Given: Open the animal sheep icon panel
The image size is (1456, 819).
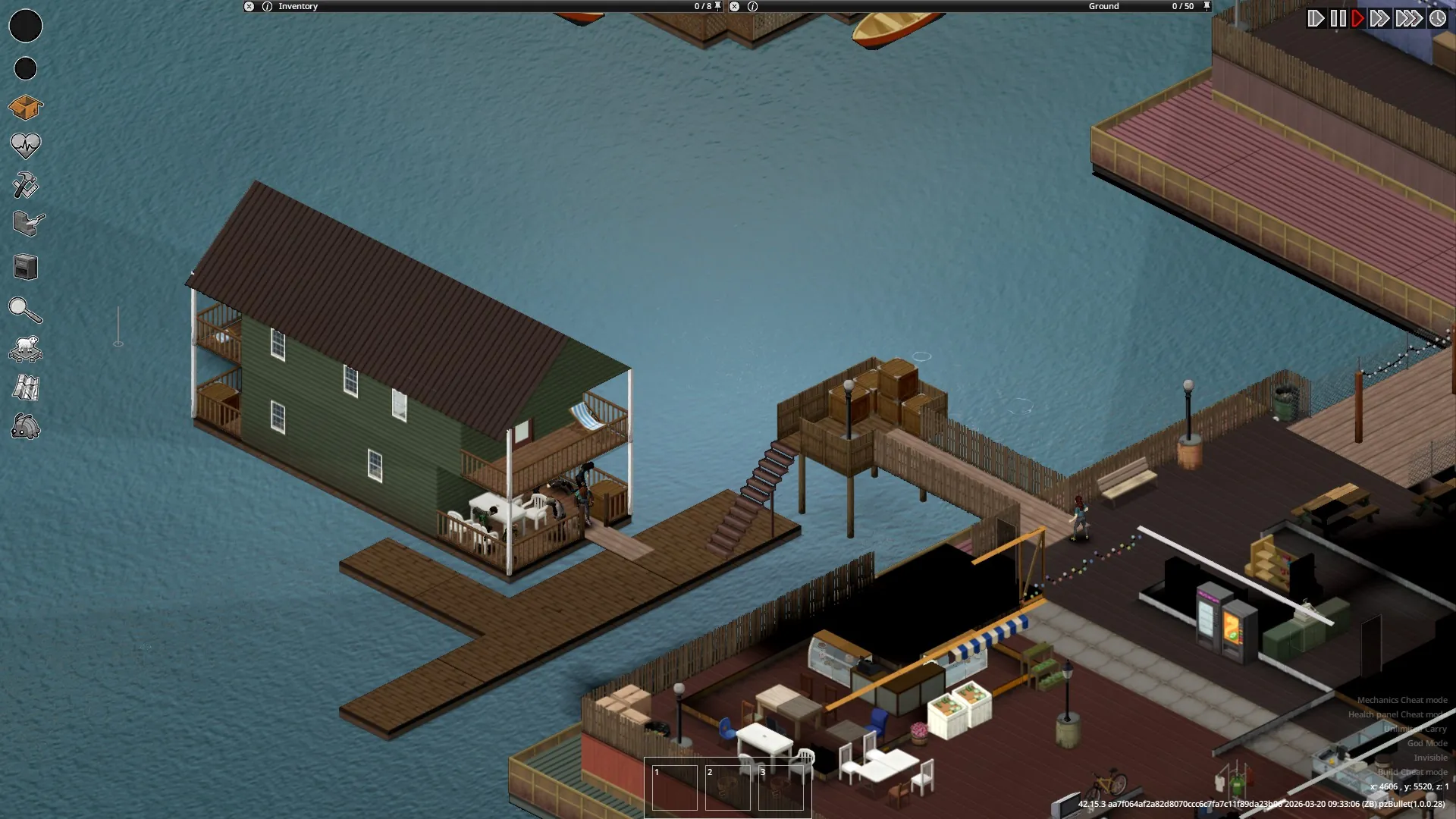Looking at the screenshot, I should [x=26, y=349].
